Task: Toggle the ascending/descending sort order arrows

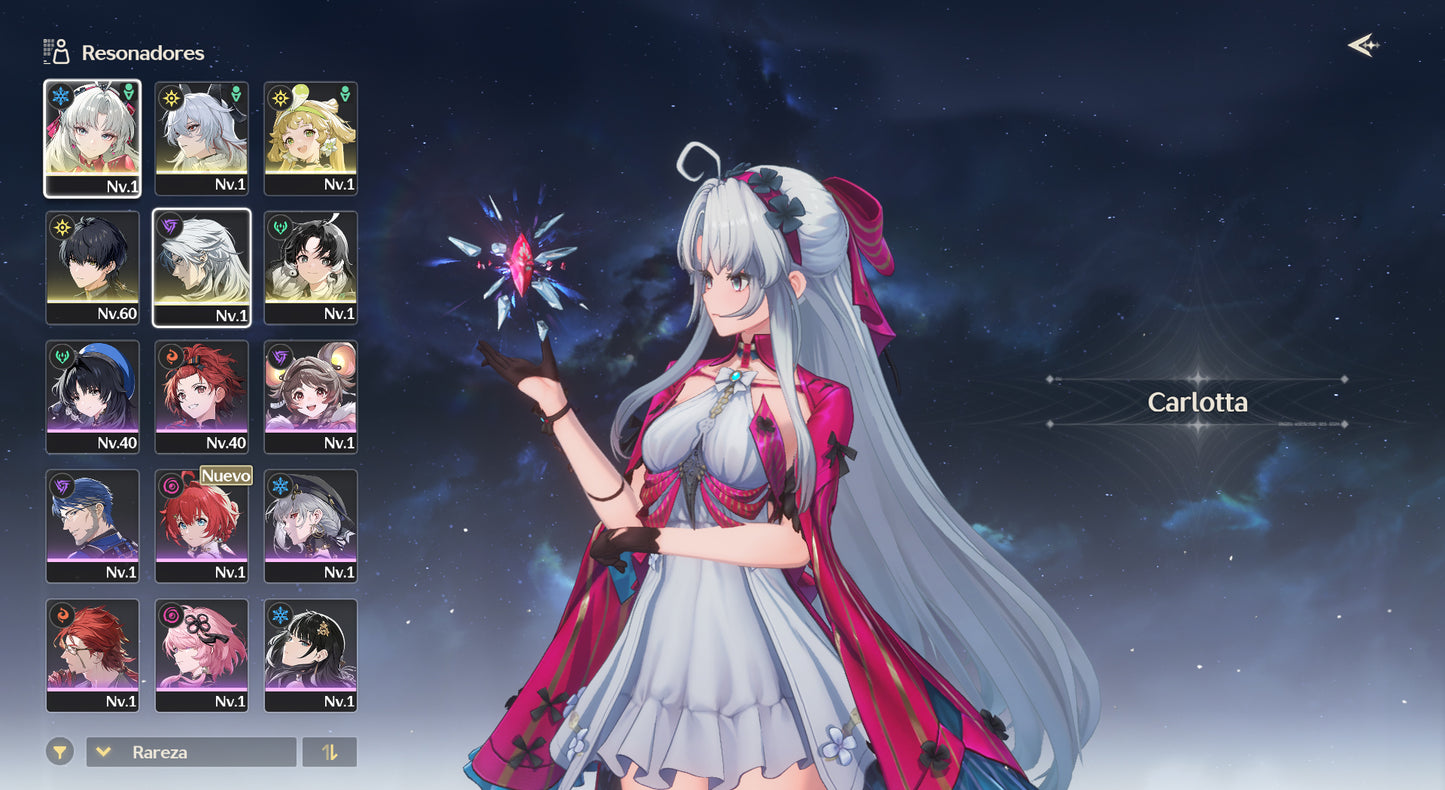Action: pos(330,752)
